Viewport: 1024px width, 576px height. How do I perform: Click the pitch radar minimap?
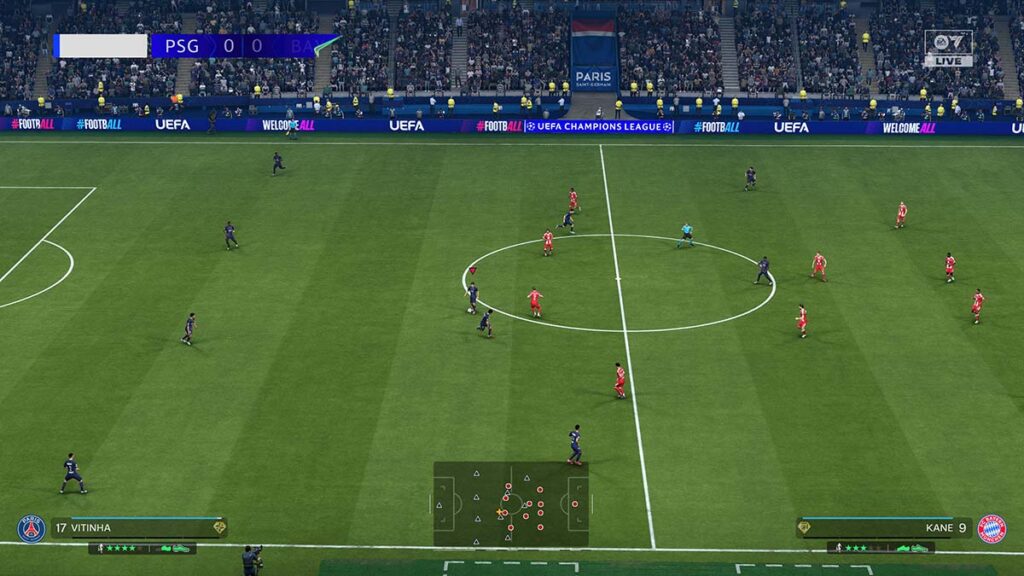coord(511,503)
